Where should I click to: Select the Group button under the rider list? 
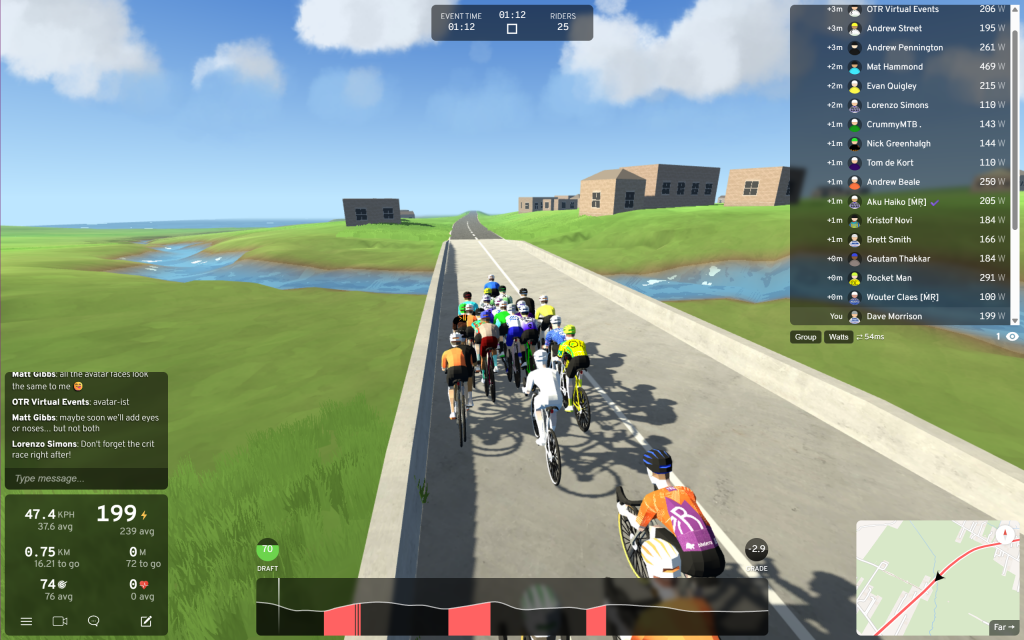805,337
